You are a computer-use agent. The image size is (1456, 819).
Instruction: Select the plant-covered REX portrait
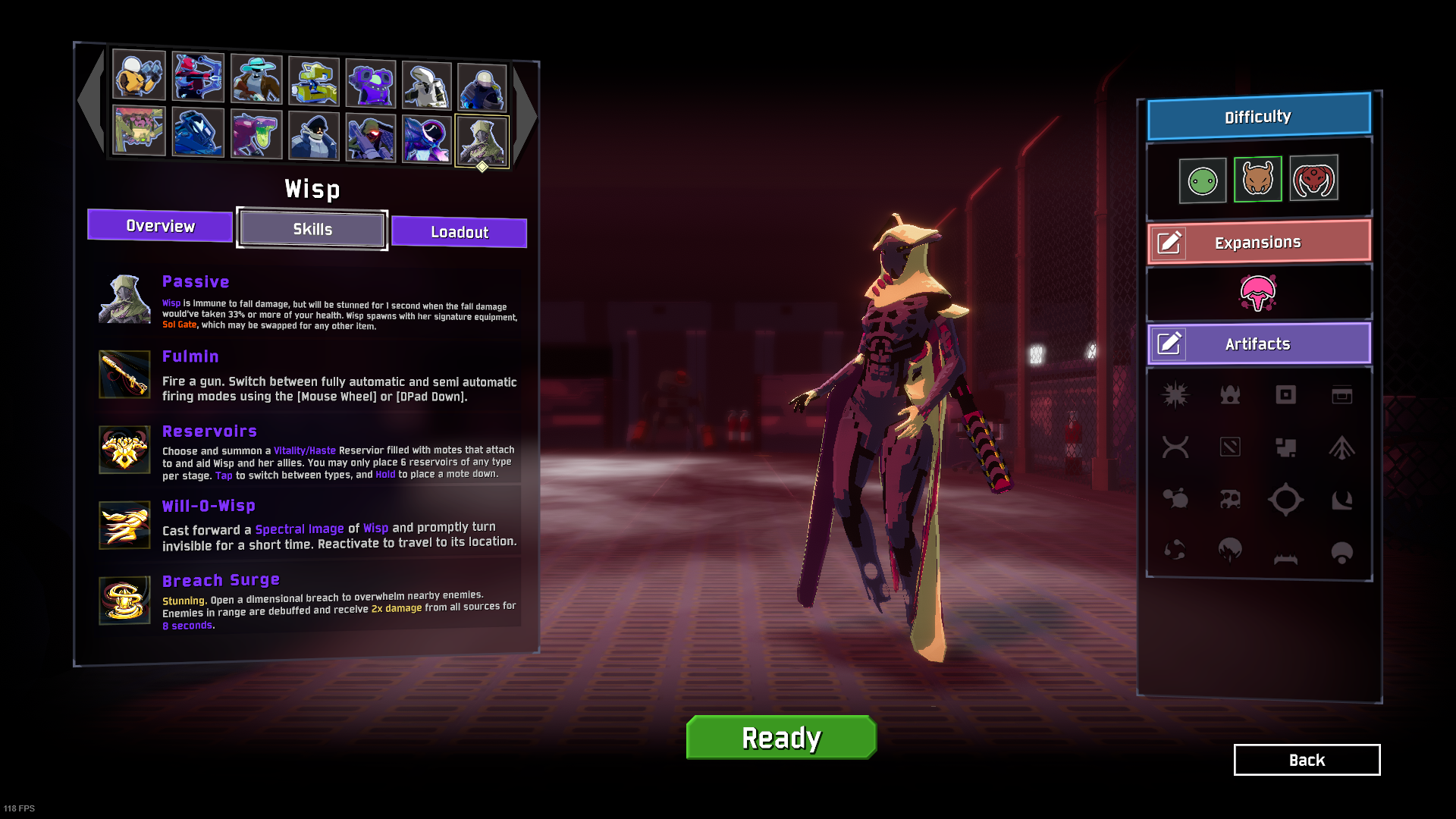coord(139,130)
